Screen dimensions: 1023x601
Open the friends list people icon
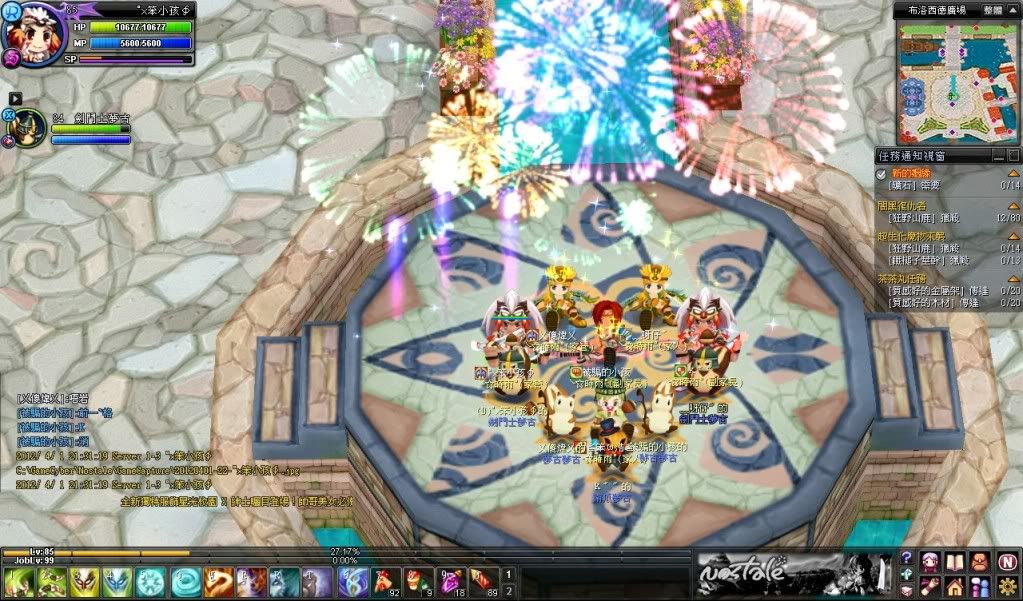[x=979, y=585]
